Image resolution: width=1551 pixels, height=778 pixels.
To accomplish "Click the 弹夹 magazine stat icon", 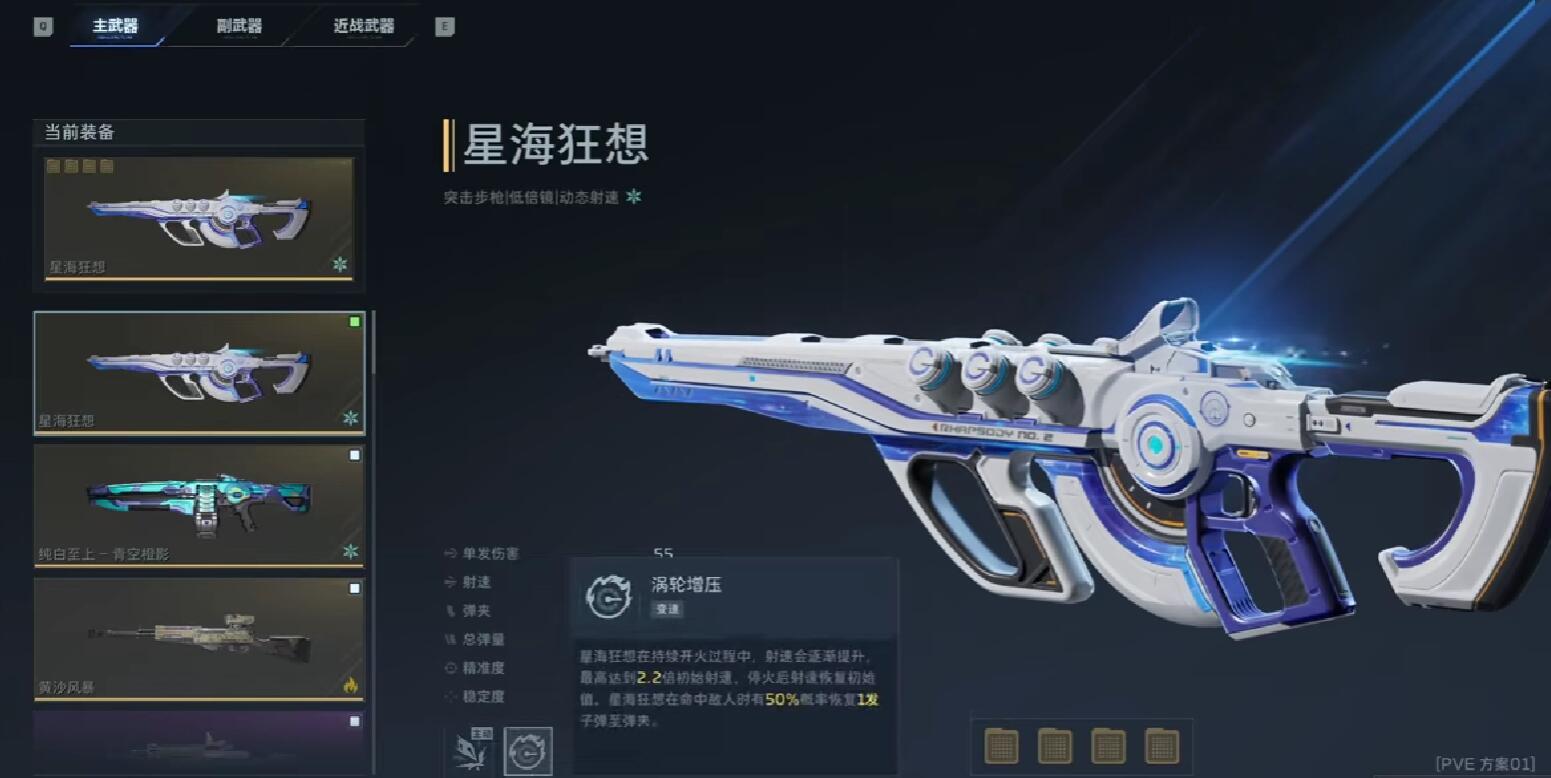I will (450, 611).
